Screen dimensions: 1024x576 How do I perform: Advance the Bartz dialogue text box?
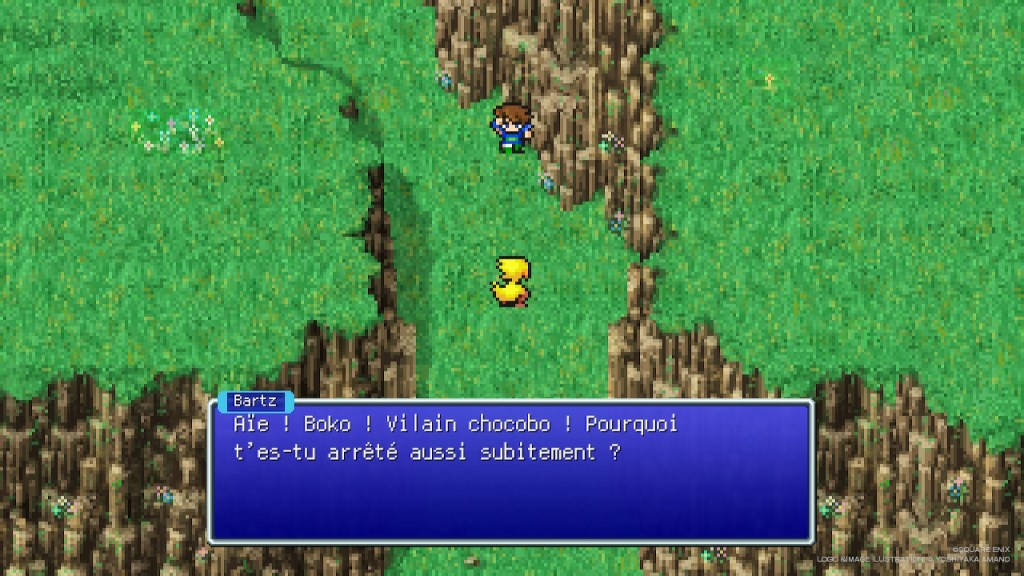click(510, 472)
